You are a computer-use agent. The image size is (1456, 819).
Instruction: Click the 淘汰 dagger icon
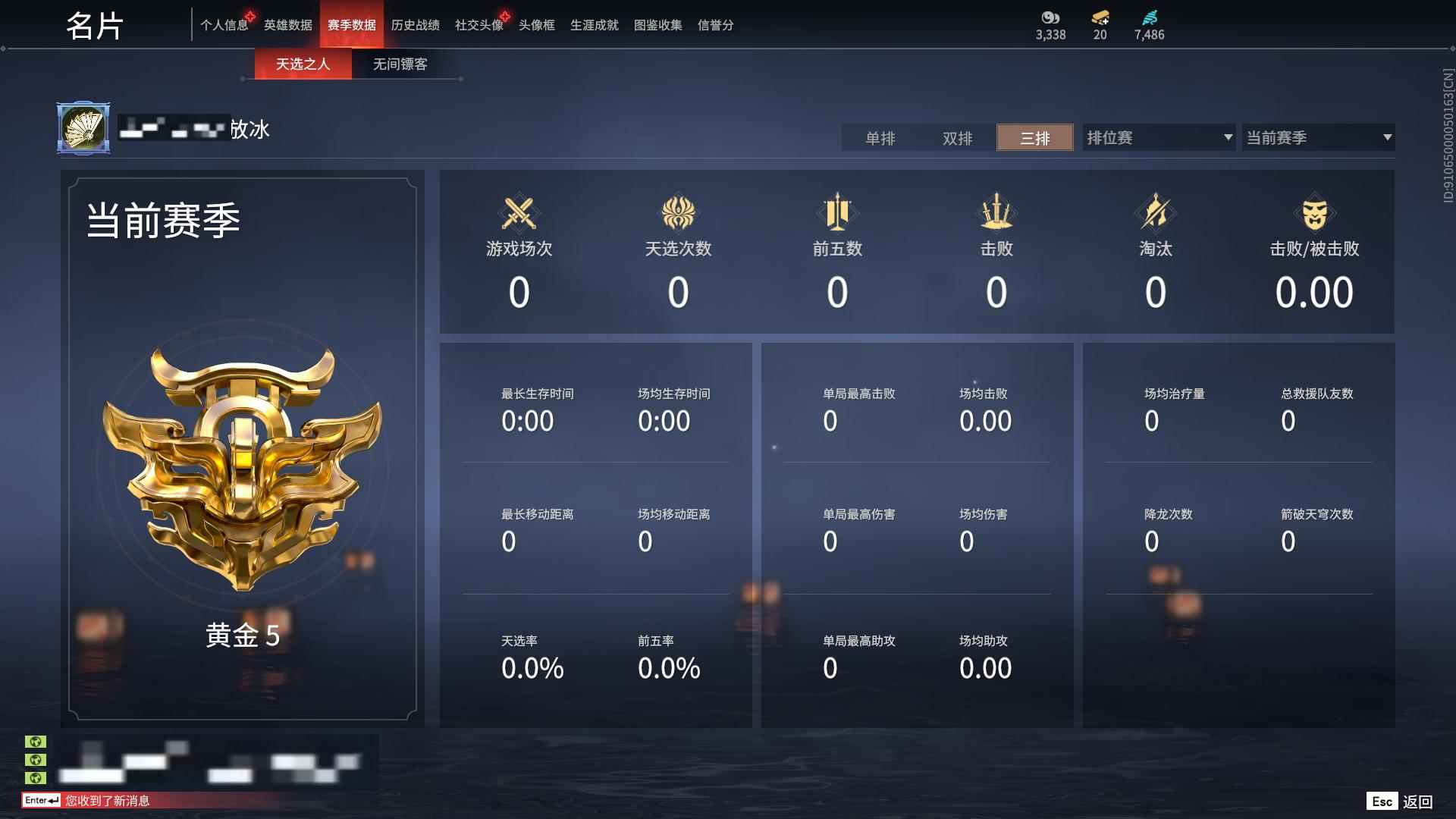[1155, 213]
